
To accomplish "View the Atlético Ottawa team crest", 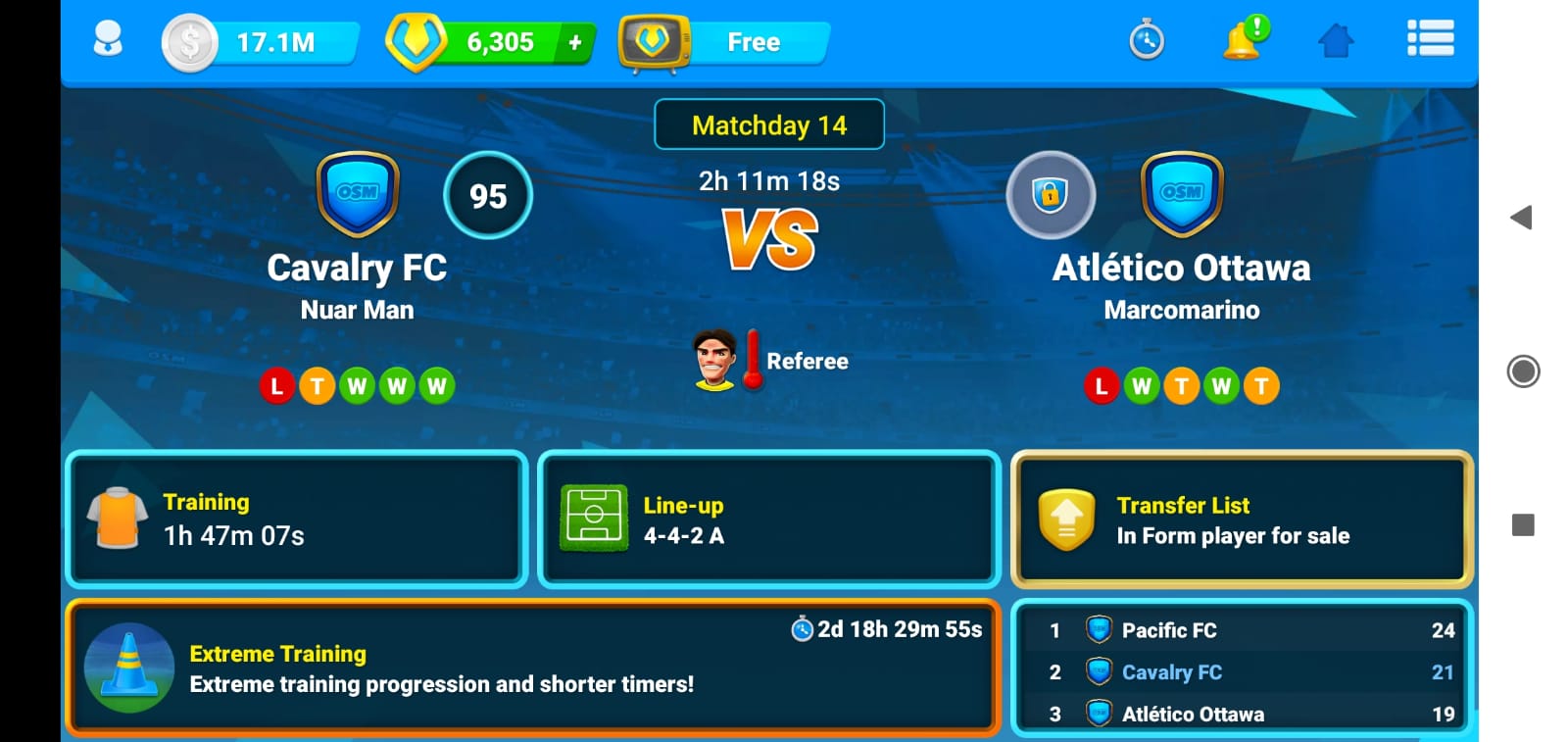I will pos(1182,194).
